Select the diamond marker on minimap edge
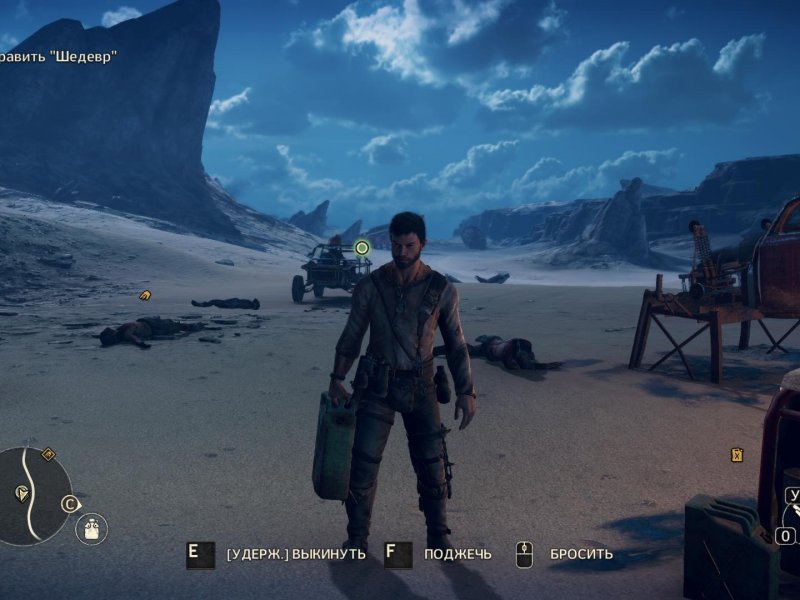Screen dimensions: 800x600 49,454
